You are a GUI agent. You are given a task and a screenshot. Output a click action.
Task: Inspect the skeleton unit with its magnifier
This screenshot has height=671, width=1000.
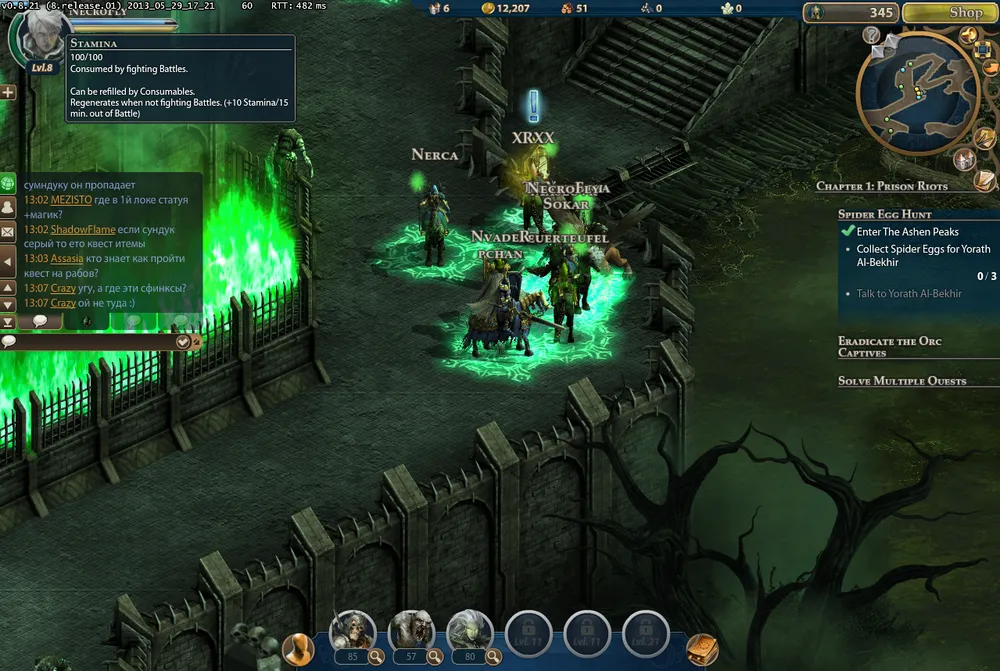click(376, 657)
